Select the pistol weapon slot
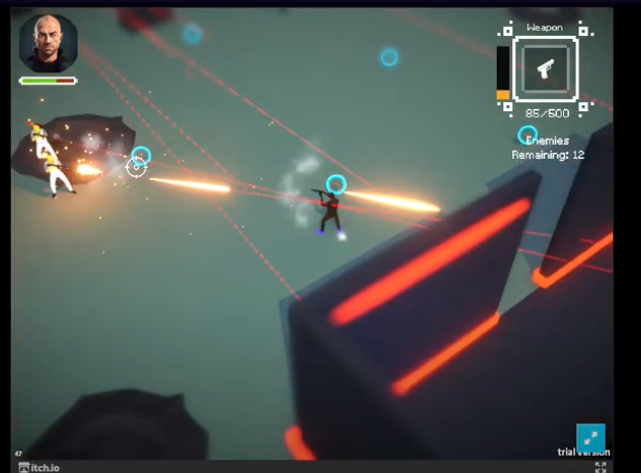 click(x=545, y=69)
